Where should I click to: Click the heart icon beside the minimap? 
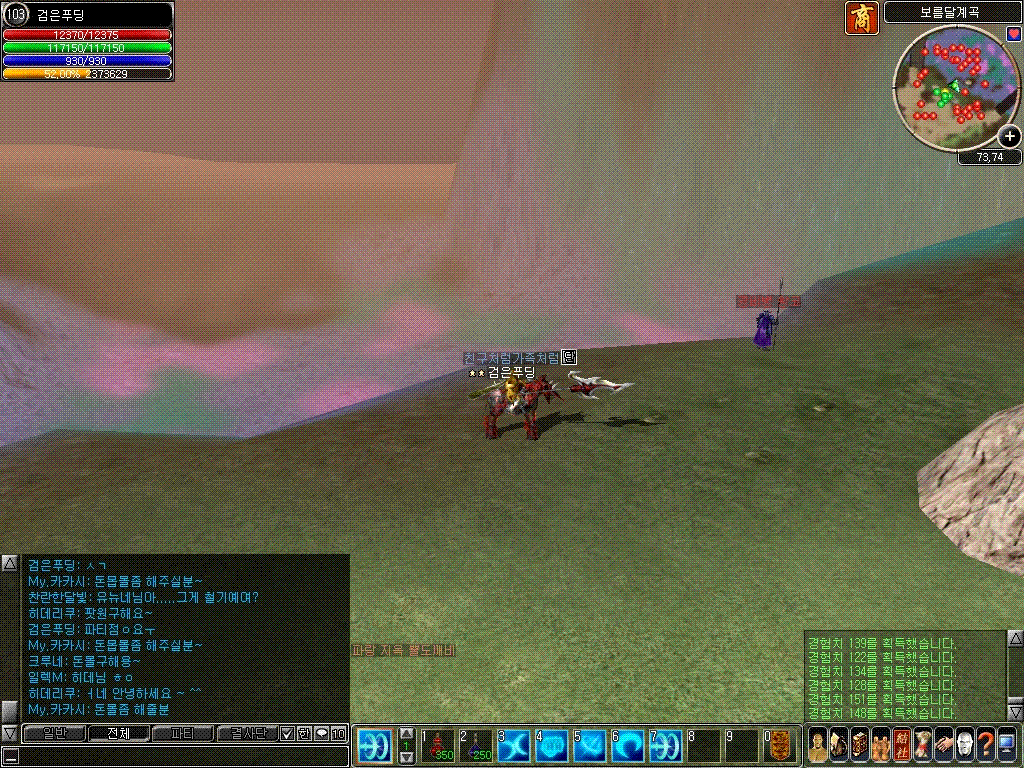click(1013, 34)
